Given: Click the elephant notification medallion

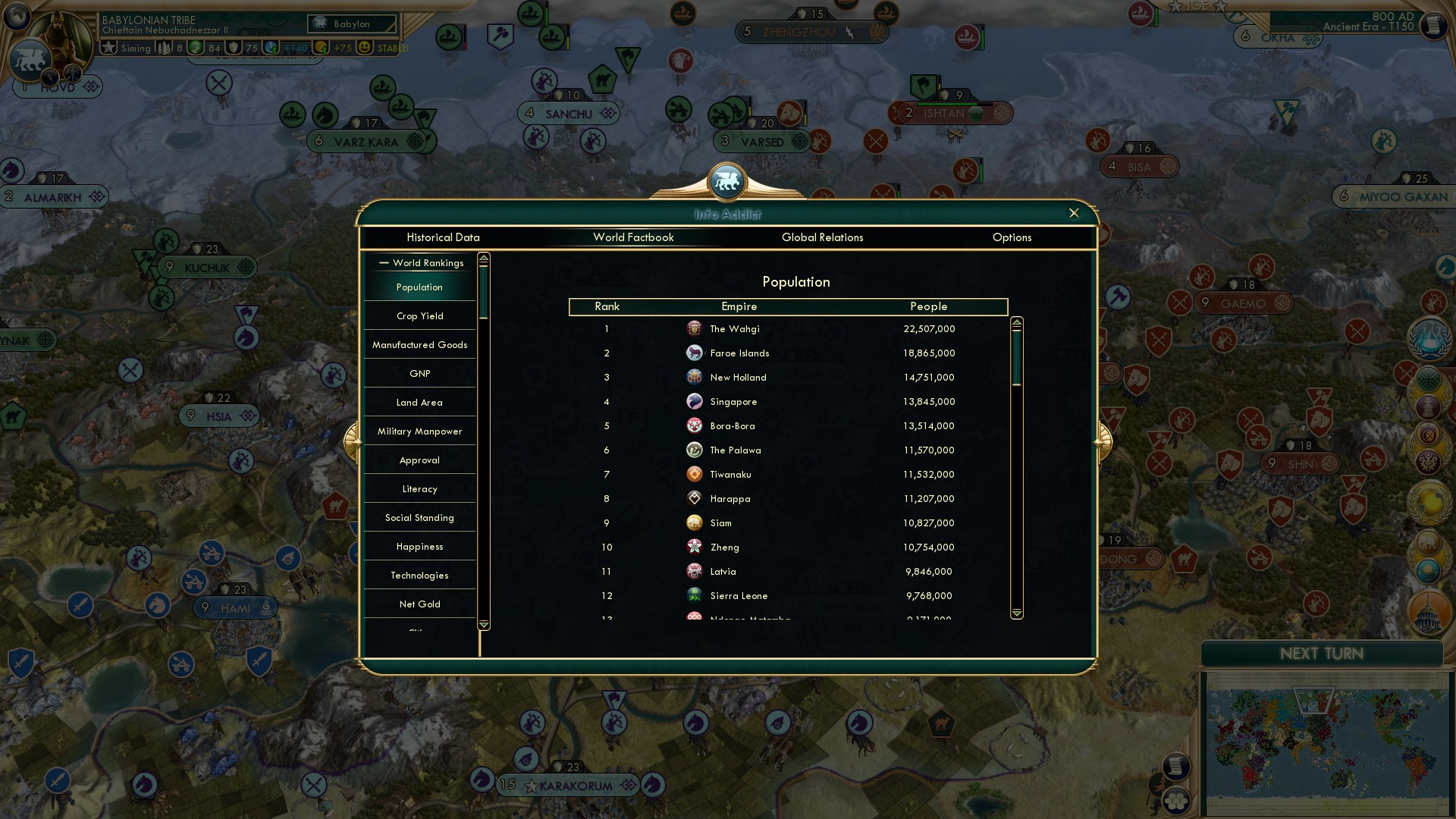Looking at the screenshot, I should pyautogui.click(x=1428, y=540).
